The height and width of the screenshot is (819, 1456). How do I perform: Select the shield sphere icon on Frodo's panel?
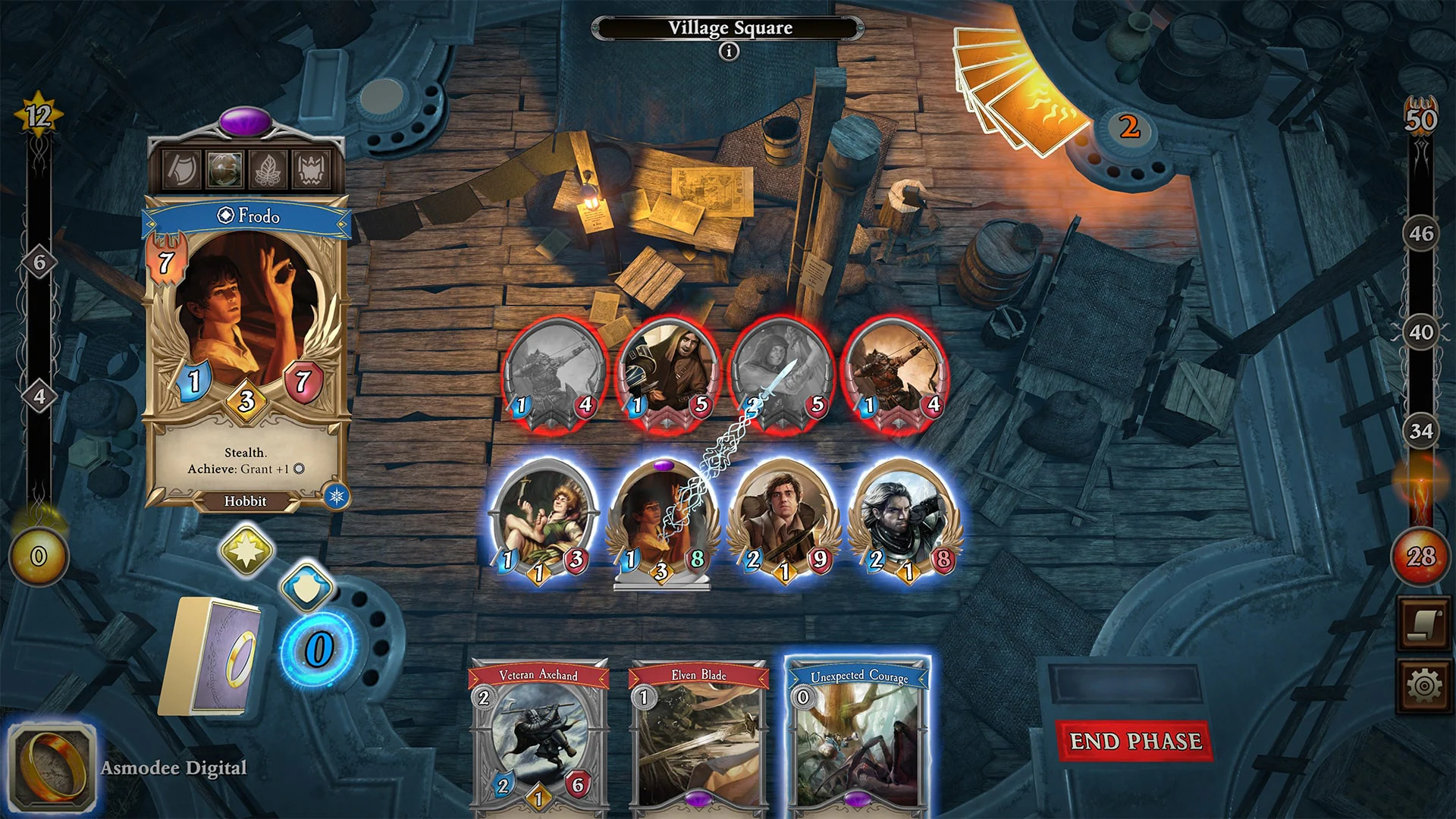[x=224, y=170]
